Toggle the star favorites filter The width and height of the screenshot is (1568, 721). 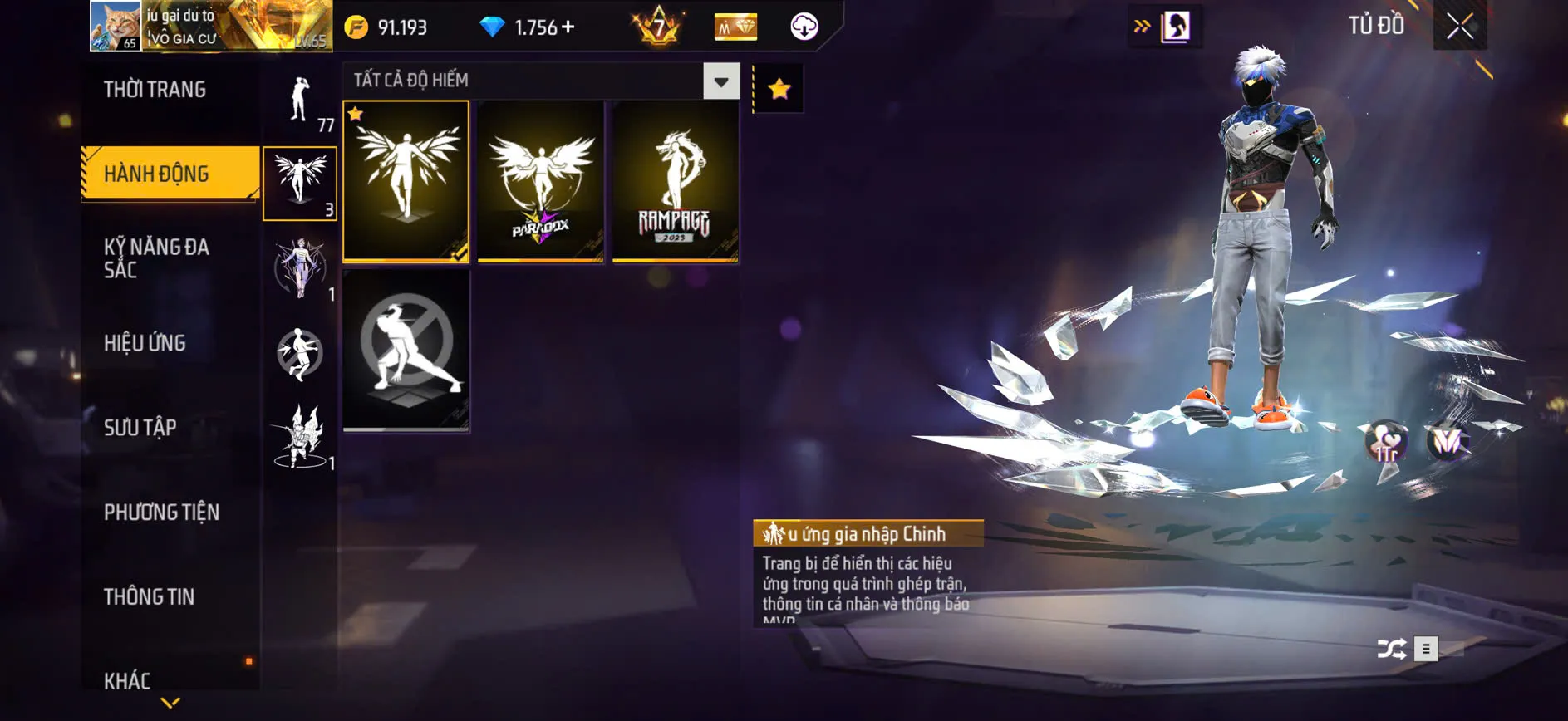click(779, 88)
